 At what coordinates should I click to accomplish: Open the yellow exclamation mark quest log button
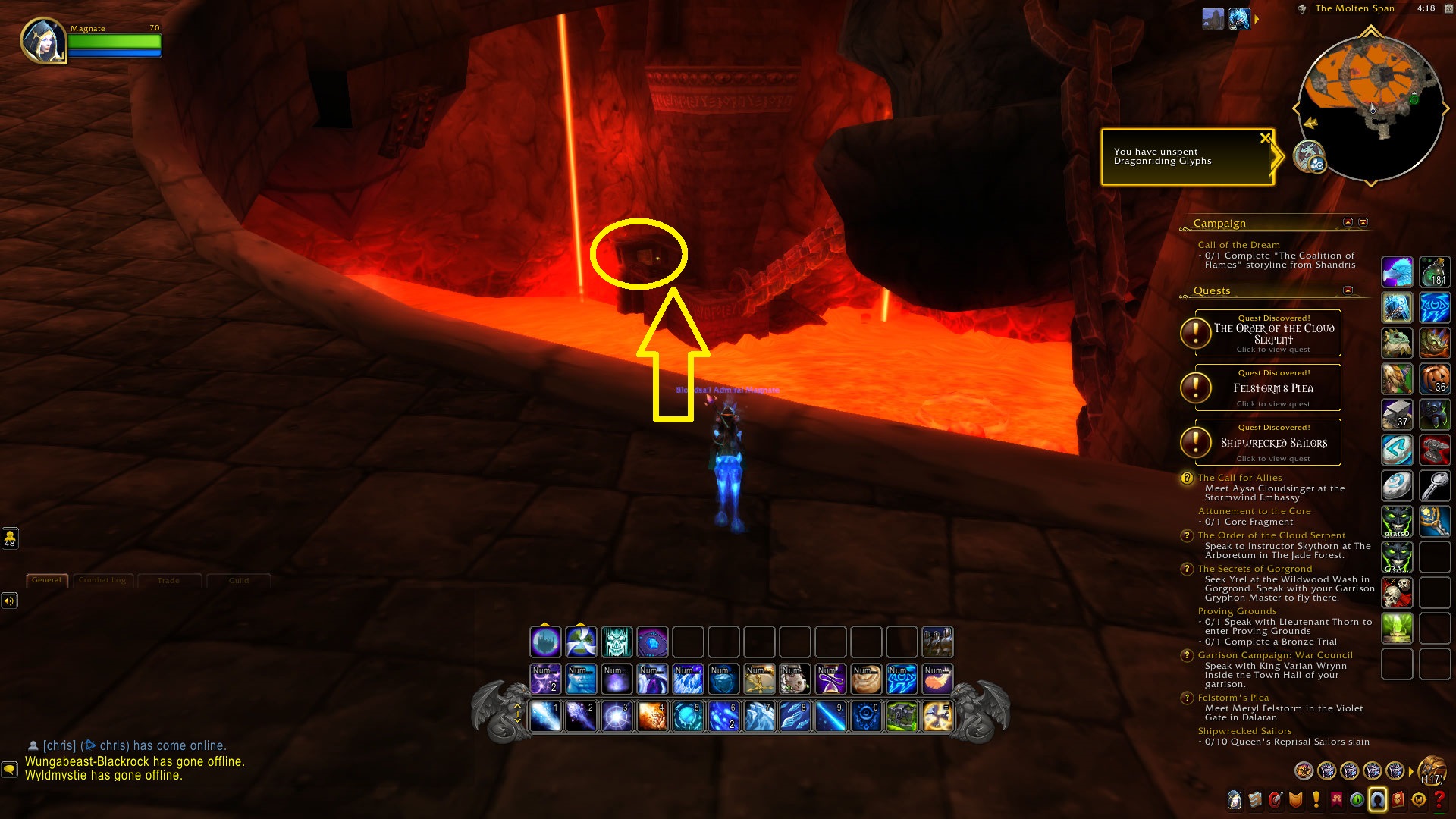point(1316,799)
